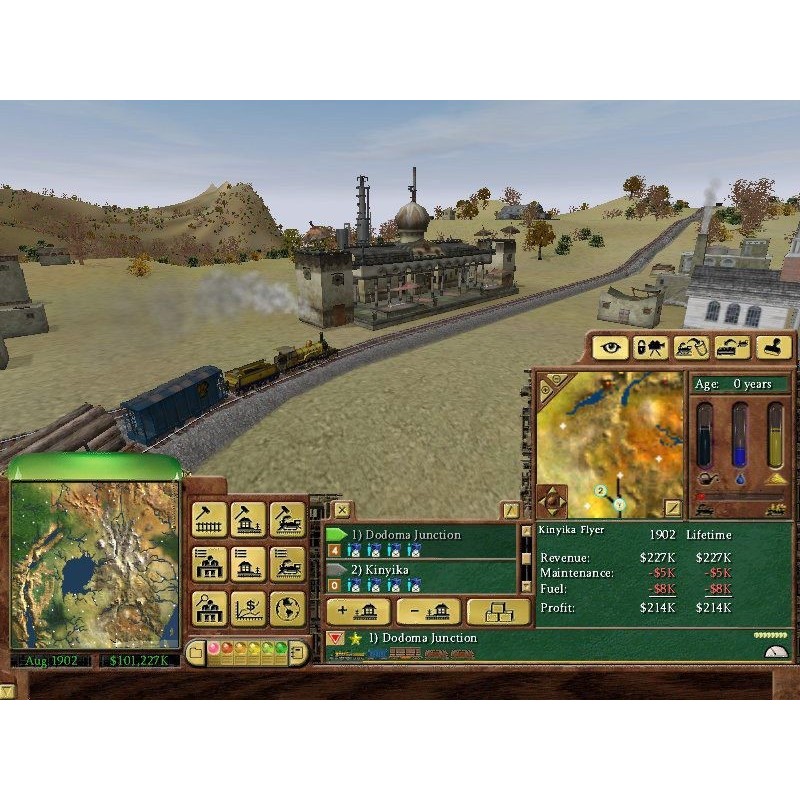
Task: Click the buy new train button
Action: [x=287, y=518]
